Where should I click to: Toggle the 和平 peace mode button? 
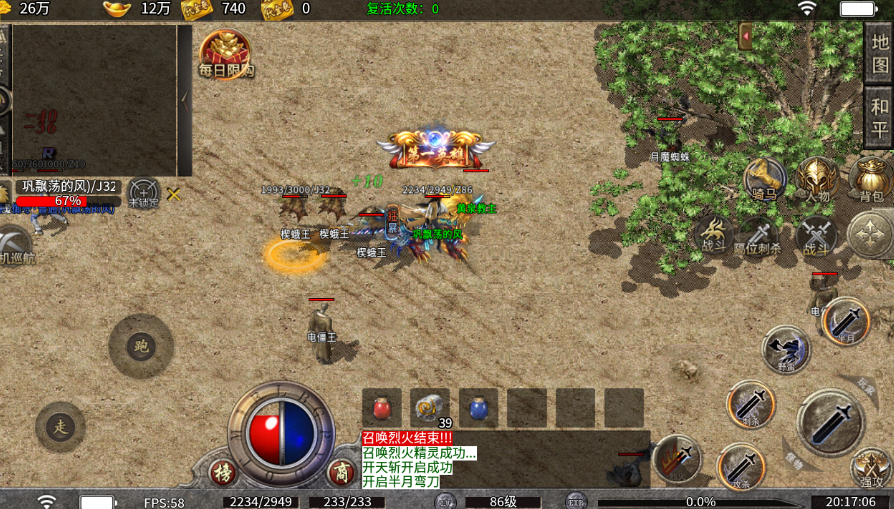click(879, 117)
